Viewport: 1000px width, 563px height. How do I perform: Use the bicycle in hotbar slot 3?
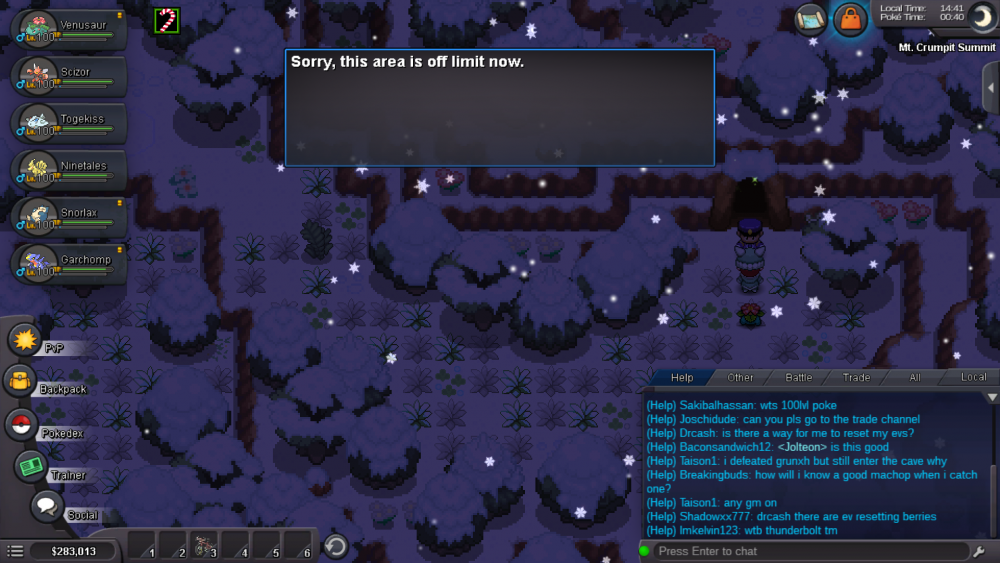coord(204,546)
